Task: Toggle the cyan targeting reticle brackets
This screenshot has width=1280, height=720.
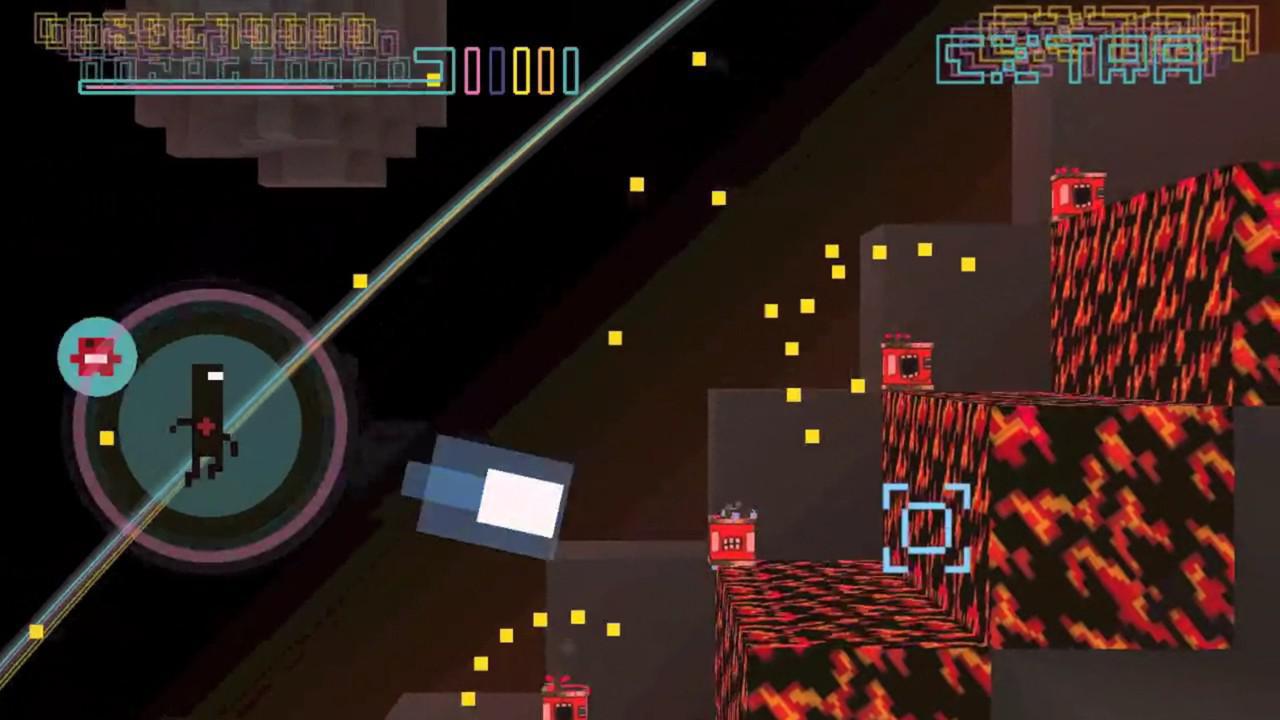Action: tap(925, 528)
